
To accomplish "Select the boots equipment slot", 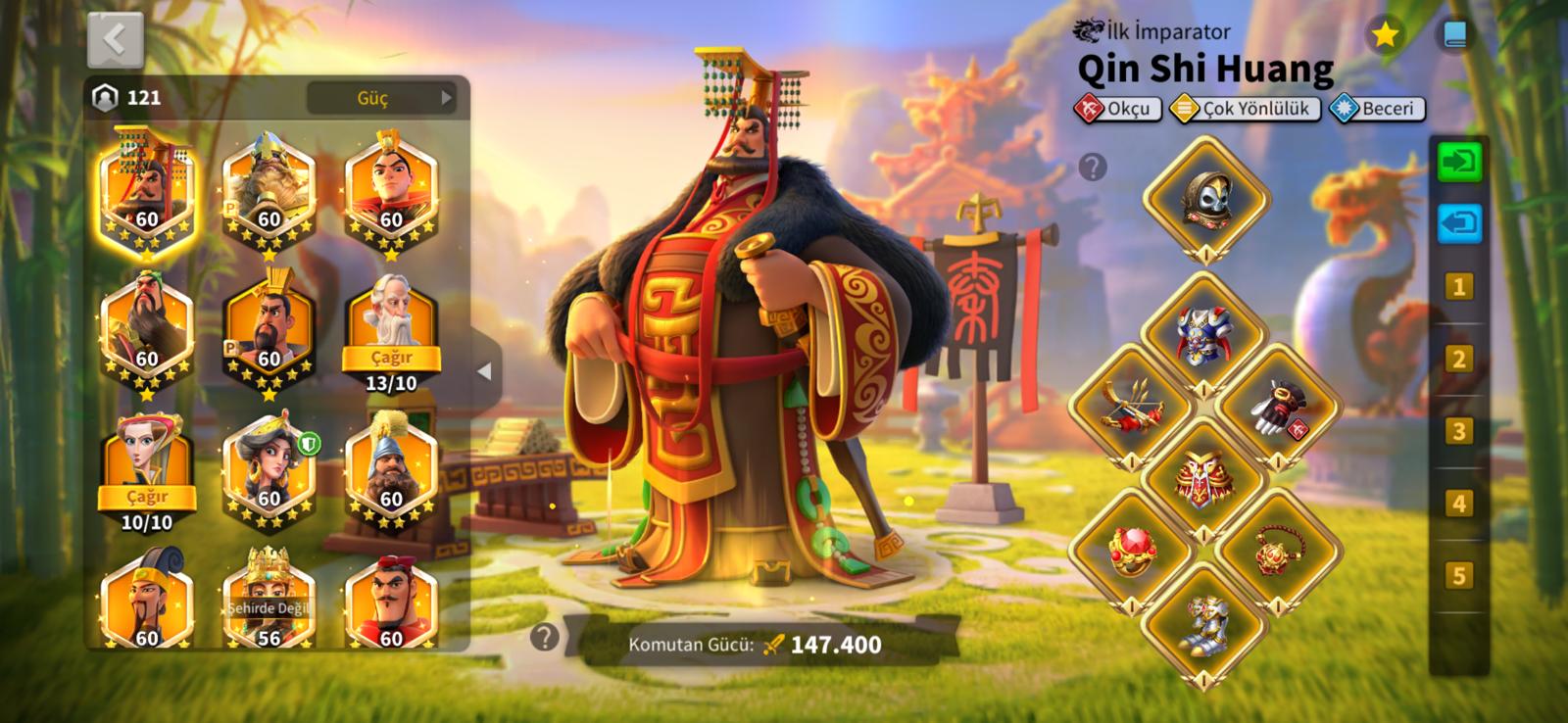I will [x=1203, y=623].
